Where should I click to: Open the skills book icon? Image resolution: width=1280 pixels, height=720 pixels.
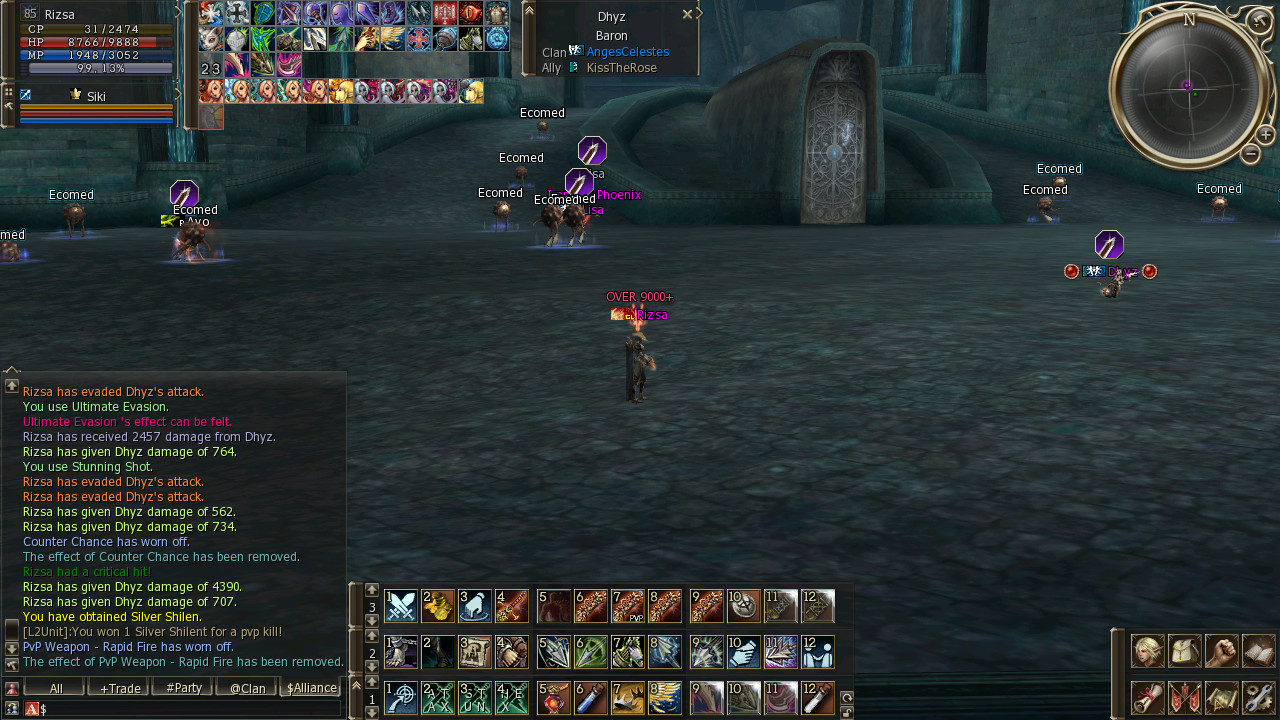tap(1258, 651)
